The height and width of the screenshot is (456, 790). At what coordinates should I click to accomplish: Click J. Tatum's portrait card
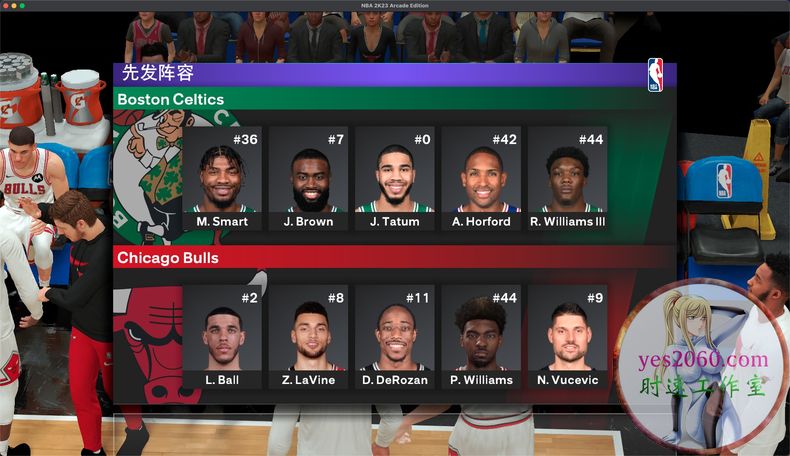(395, 179)
